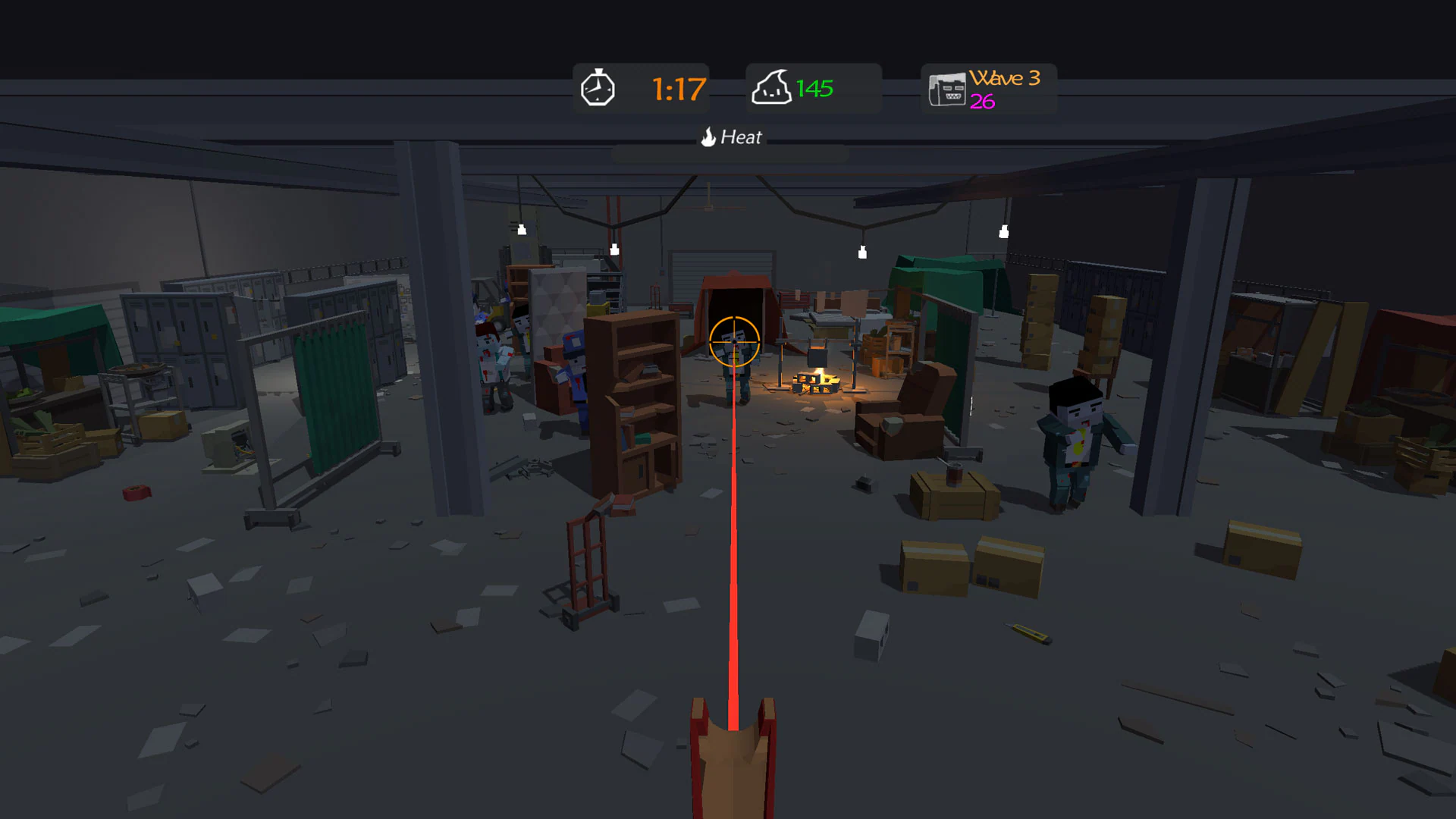This screenshot has height=819, width=1456.
Task: Expand the timer panel showing 1:17
Action: tap(641, 88)
